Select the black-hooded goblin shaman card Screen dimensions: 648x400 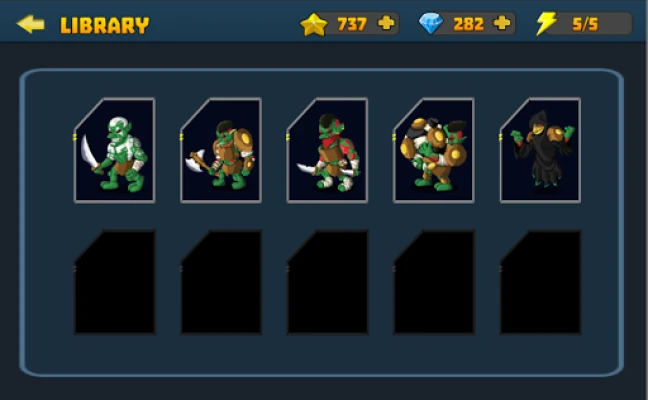click(x=541, y=150)
